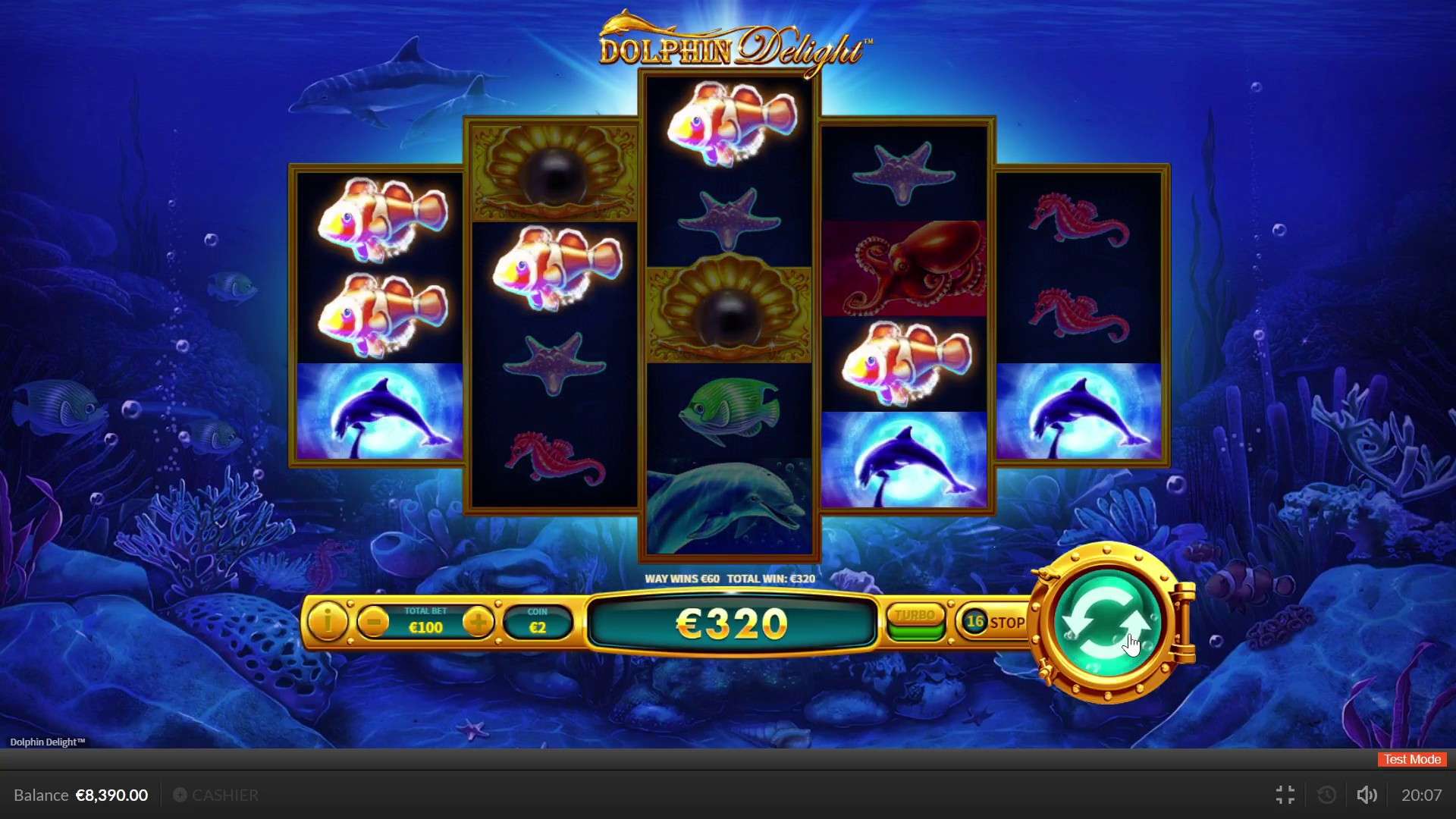Open game history with the clock icon
1456x819 pixels.
point(1326,795)
